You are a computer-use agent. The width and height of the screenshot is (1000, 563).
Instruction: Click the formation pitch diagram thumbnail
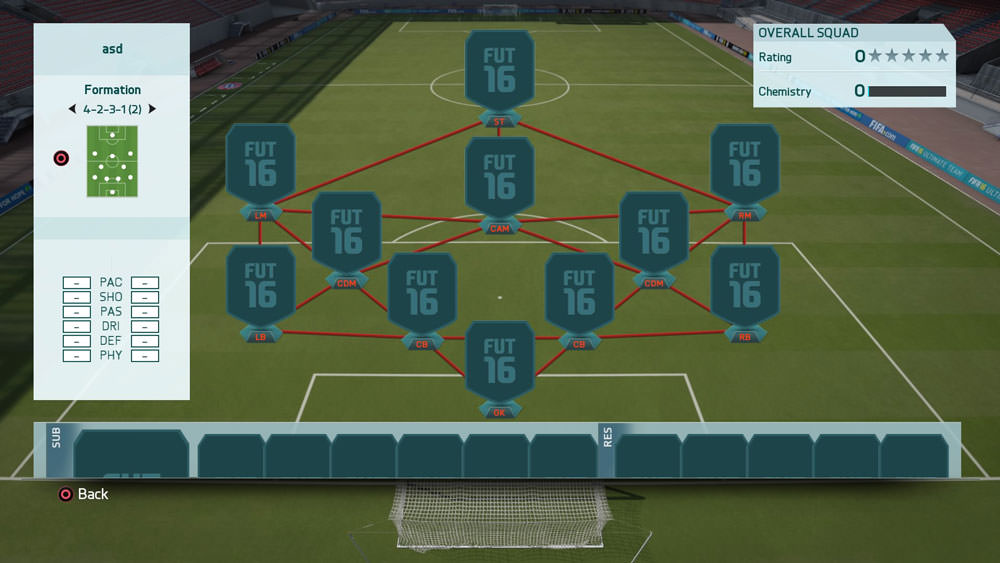coord(112,161)
